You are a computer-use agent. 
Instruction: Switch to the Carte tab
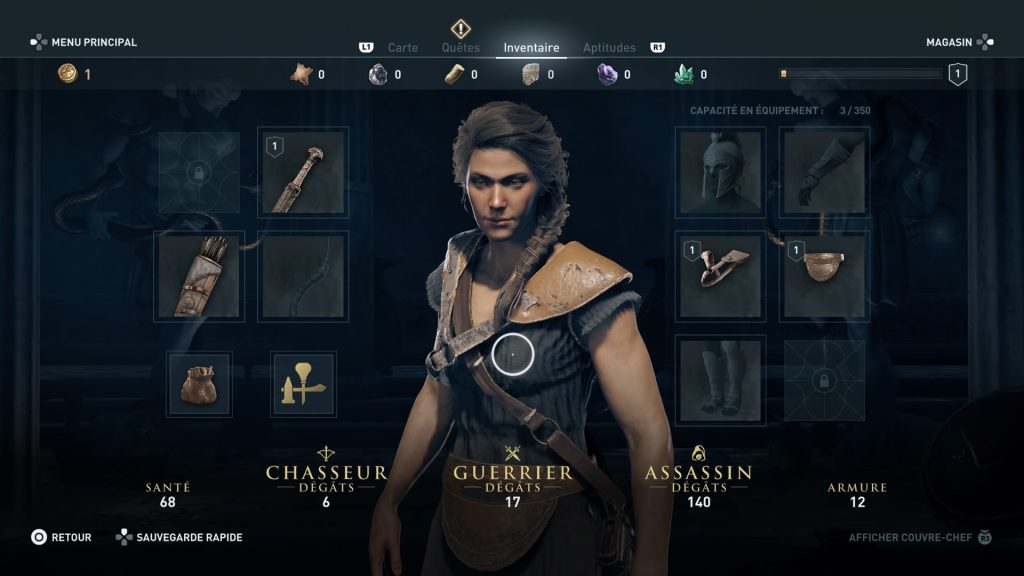403,47
